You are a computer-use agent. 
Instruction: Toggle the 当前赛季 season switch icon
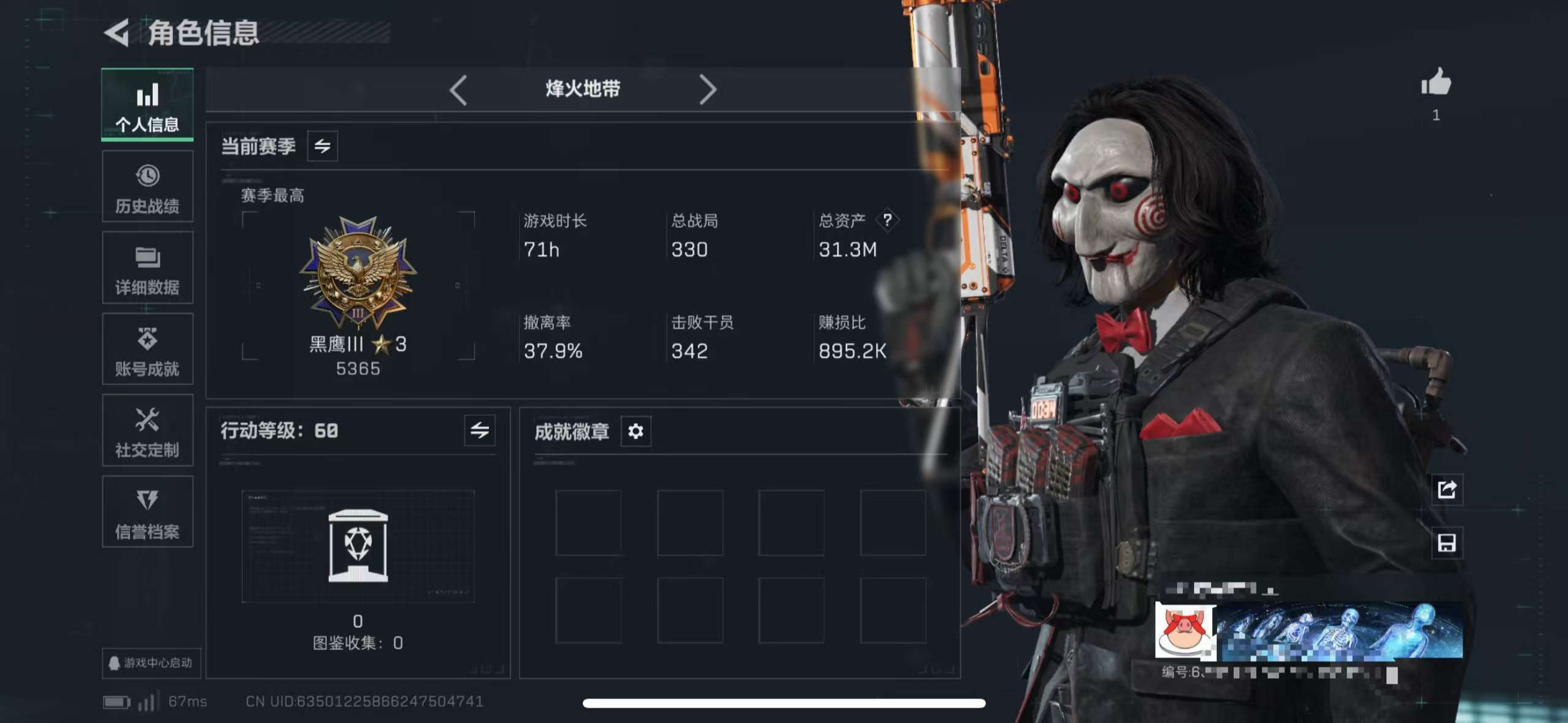tap(321, 146)
